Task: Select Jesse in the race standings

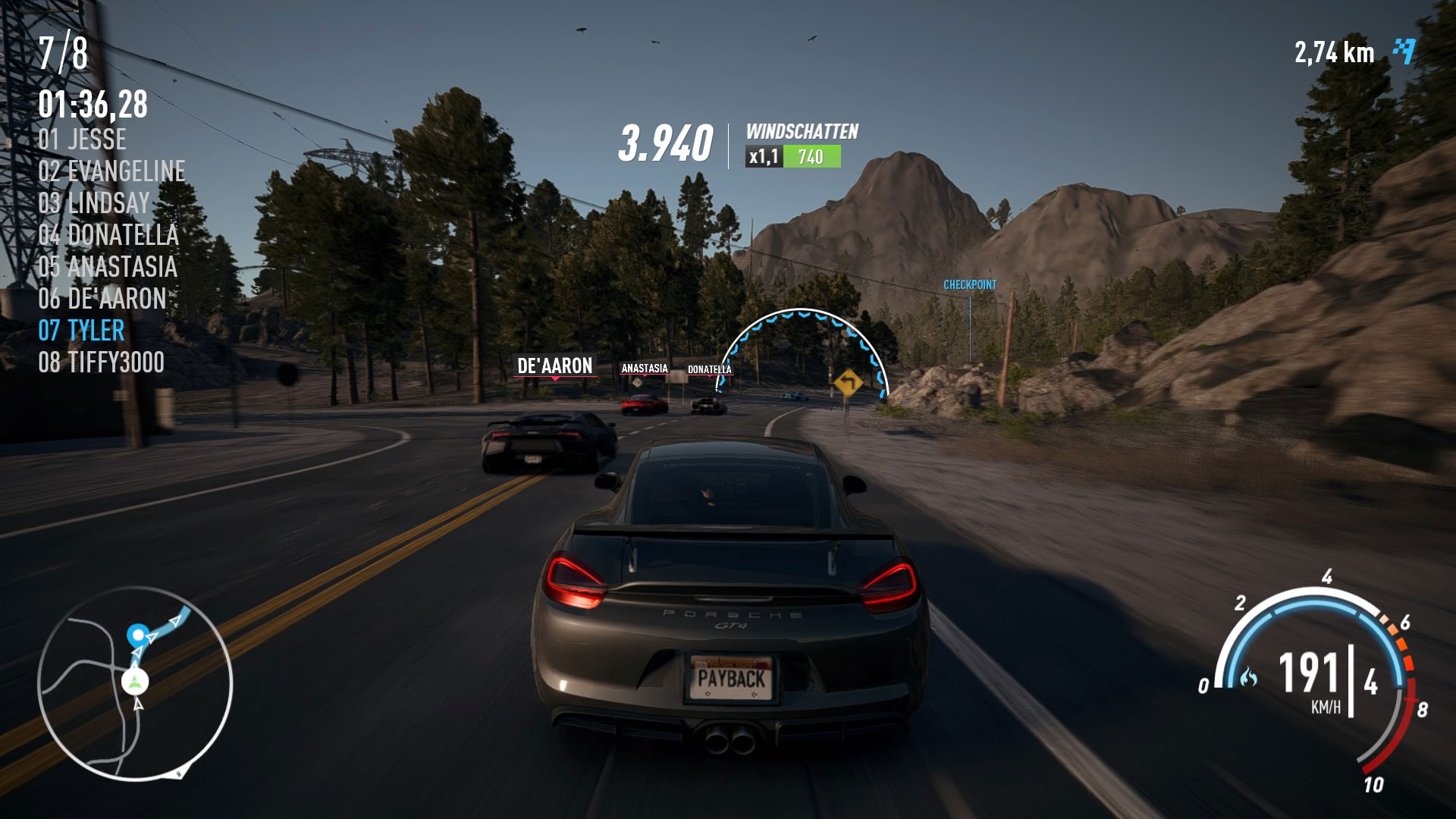Action: pyautogui.click(x=83, y=140)
